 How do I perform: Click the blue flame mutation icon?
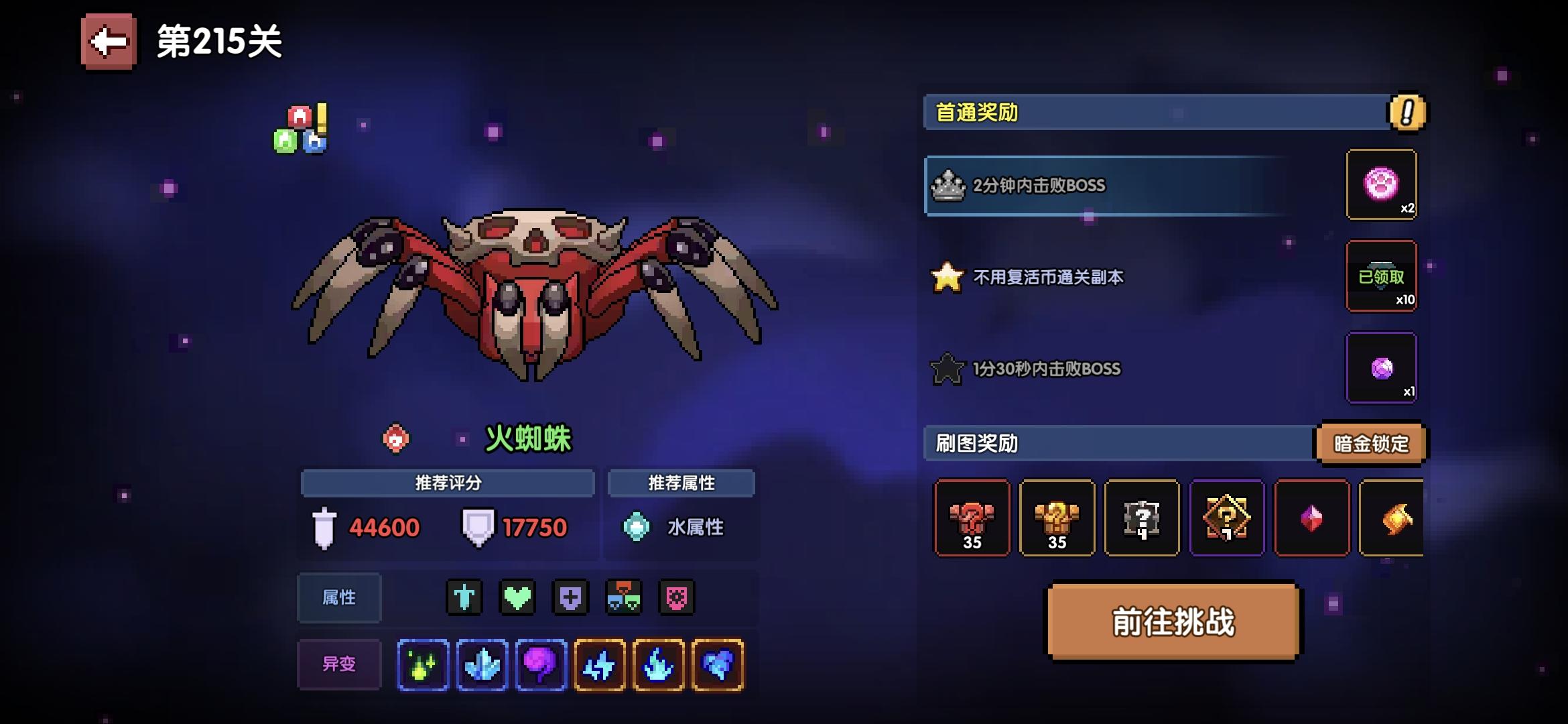click(x=660, y=664)
